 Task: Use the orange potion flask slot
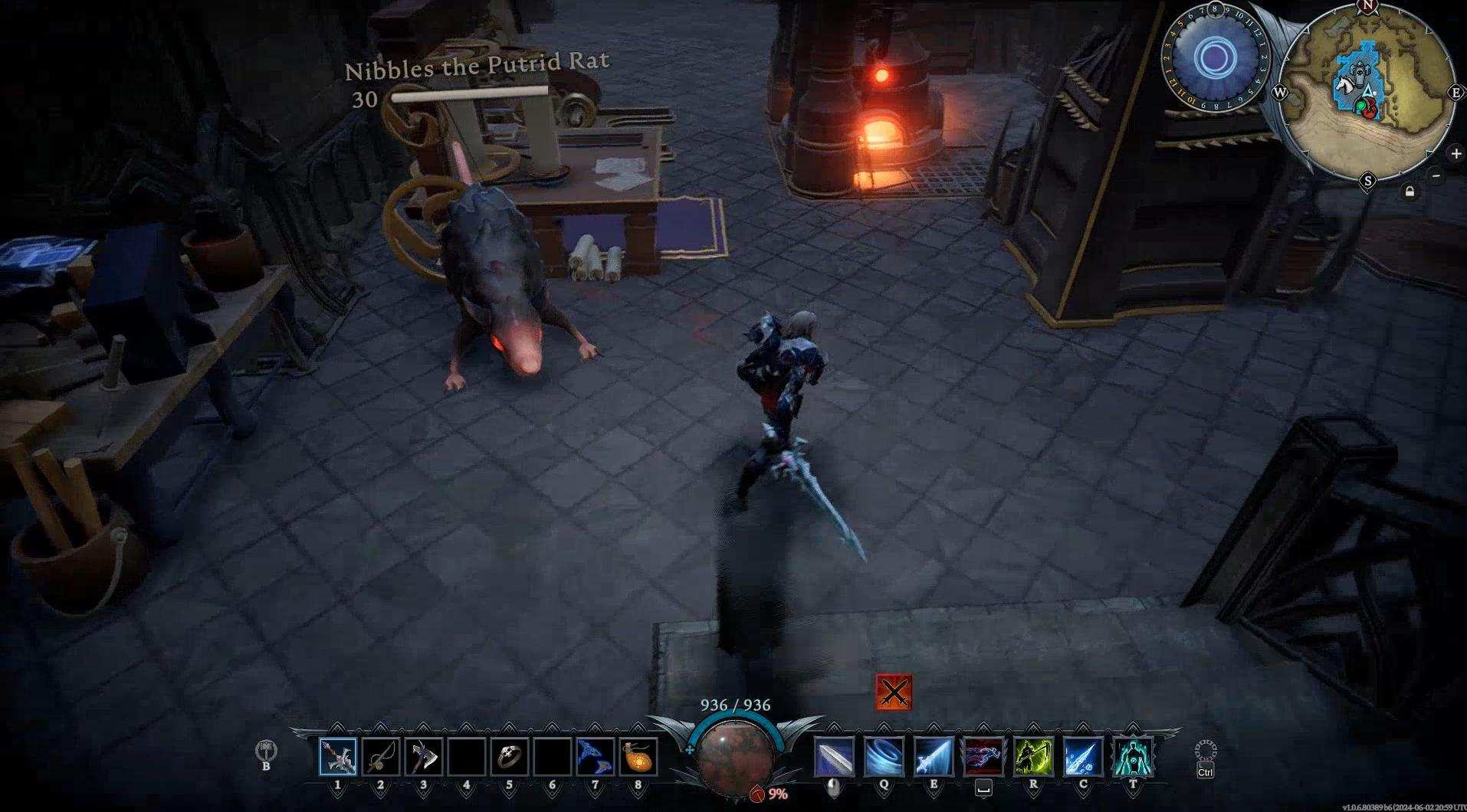click(x=638, y=757)
